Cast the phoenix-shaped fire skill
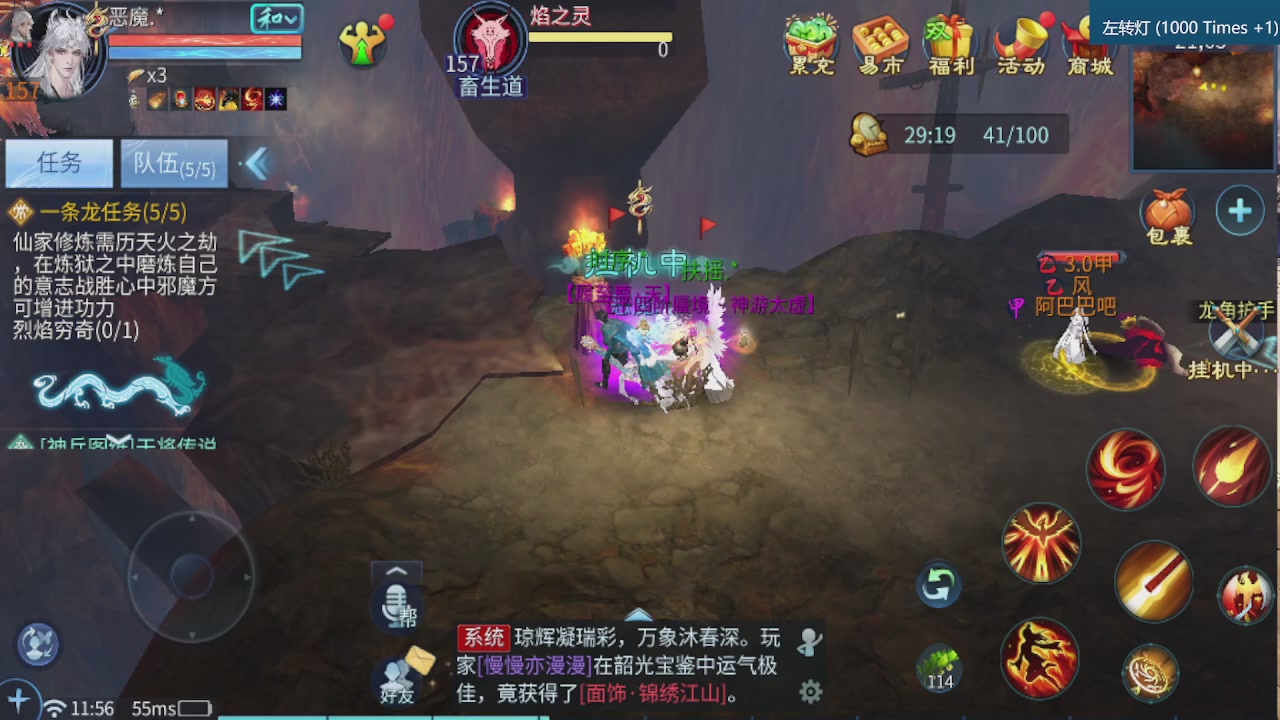Viewport: 1280px width, 720px height. (1042, 543)
